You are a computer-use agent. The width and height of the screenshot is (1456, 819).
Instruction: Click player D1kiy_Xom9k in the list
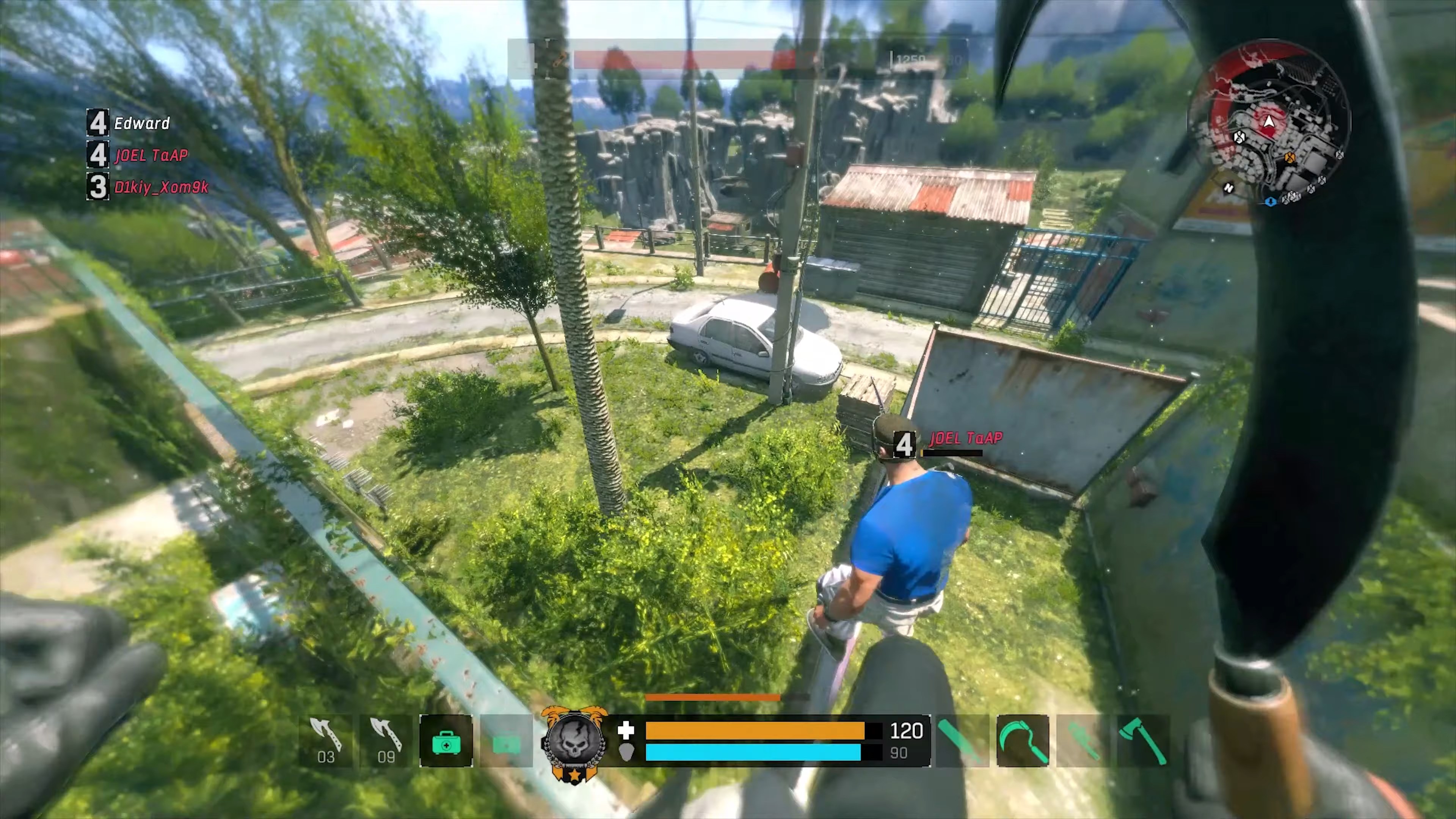[x=162, y=187]
